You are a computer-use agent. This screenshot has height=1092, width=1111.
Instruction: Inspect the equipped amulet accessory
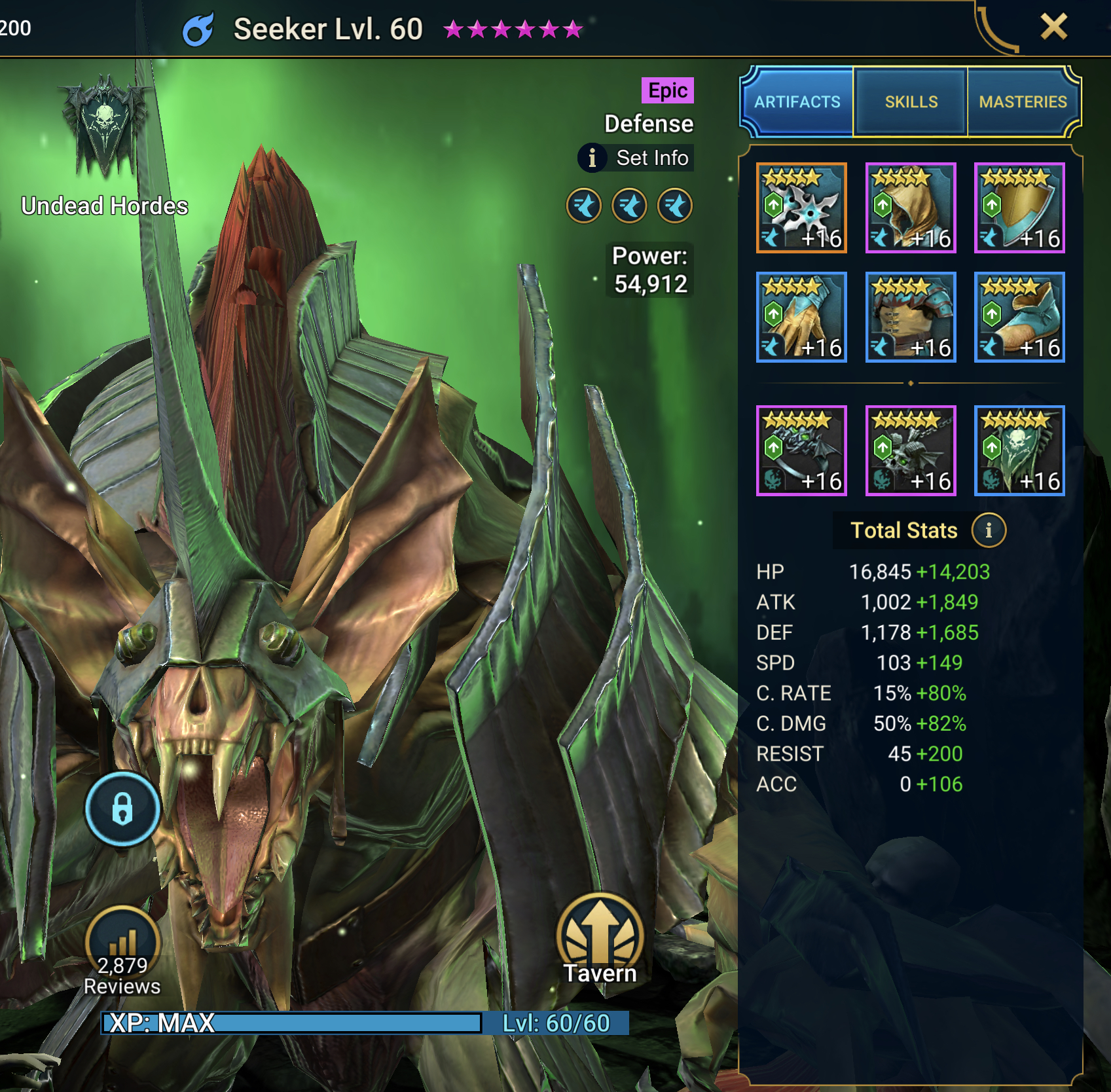coord(910,452)
